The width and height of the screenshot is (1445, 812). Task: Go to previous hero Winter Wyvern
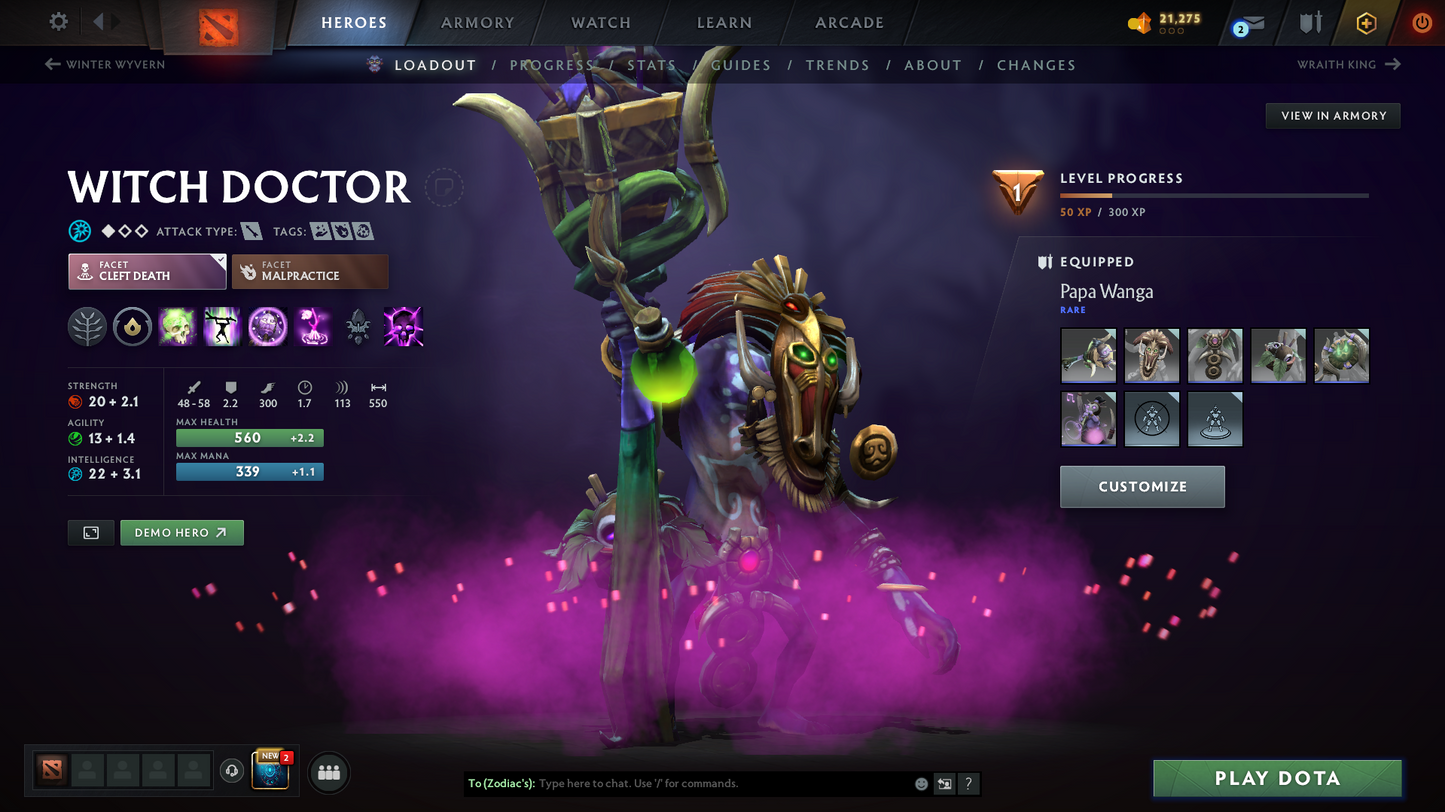105,65
